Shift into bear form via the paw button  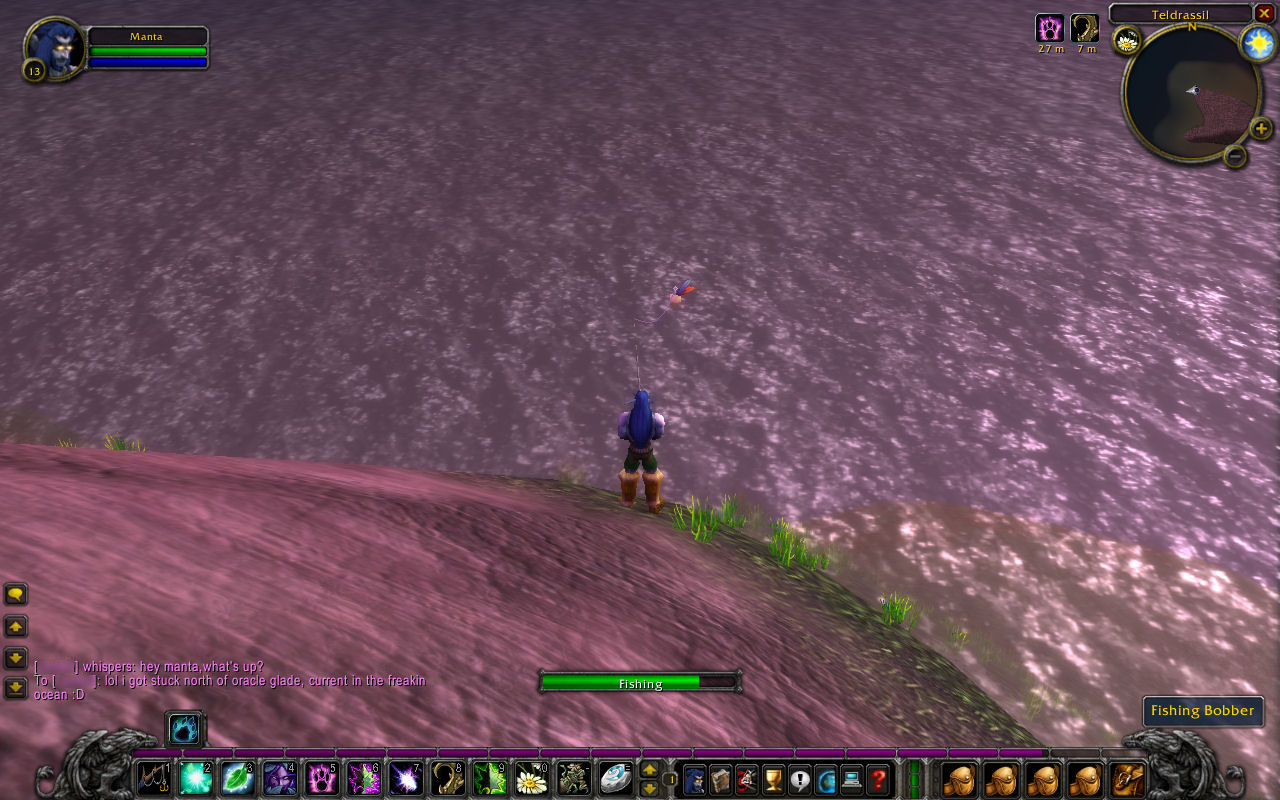click(185, 729)
